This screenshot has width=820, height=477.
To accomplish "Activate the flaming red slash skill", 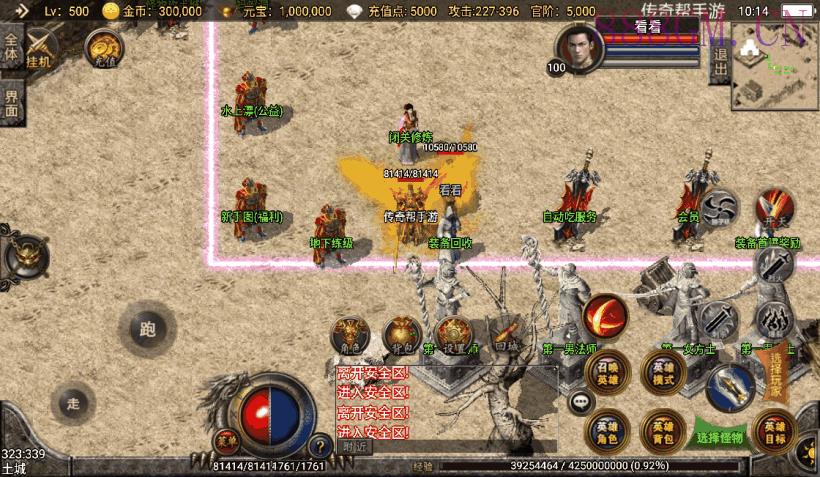I will 605,315.
